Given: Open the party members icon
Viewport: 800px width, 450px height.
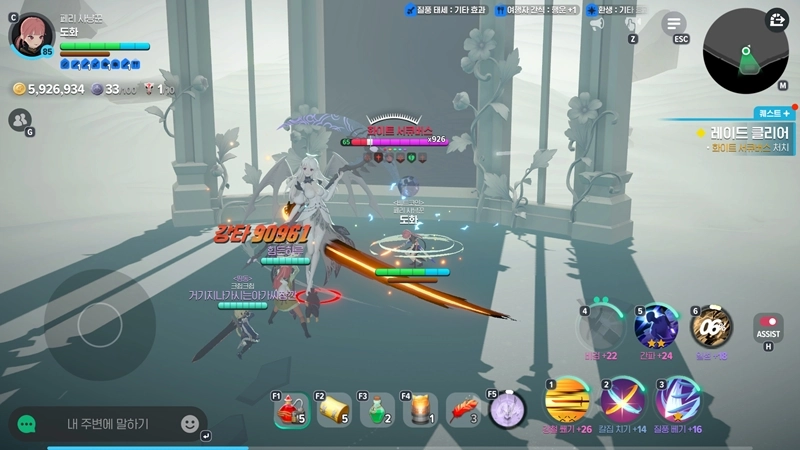Looking at the screenshot, I should (x=19, y=121).
